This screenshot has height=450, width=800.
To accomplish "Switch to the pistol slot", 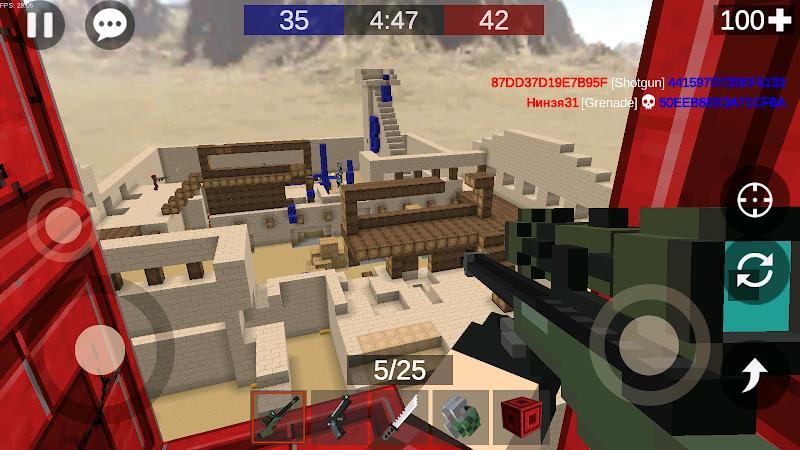I will [338, 416].
